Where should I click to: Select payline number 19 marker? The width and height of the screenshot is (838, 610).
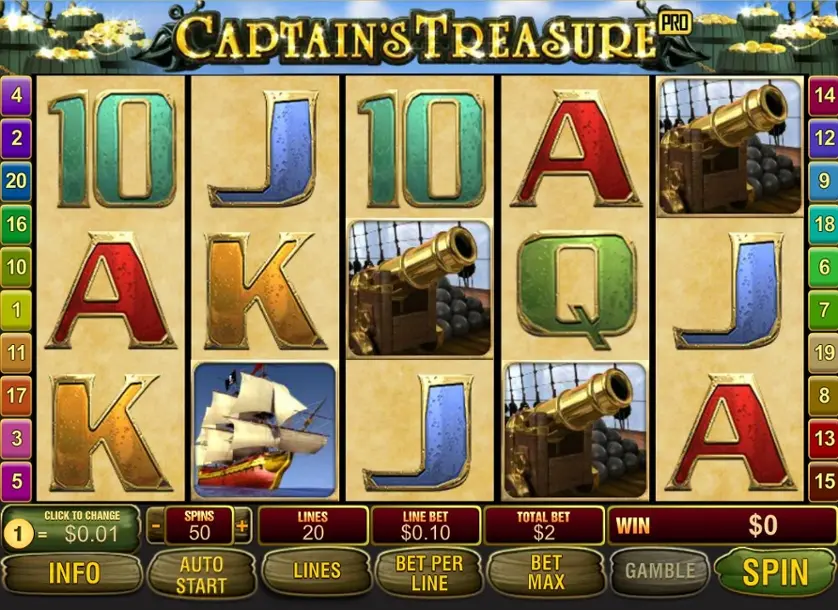823,353
